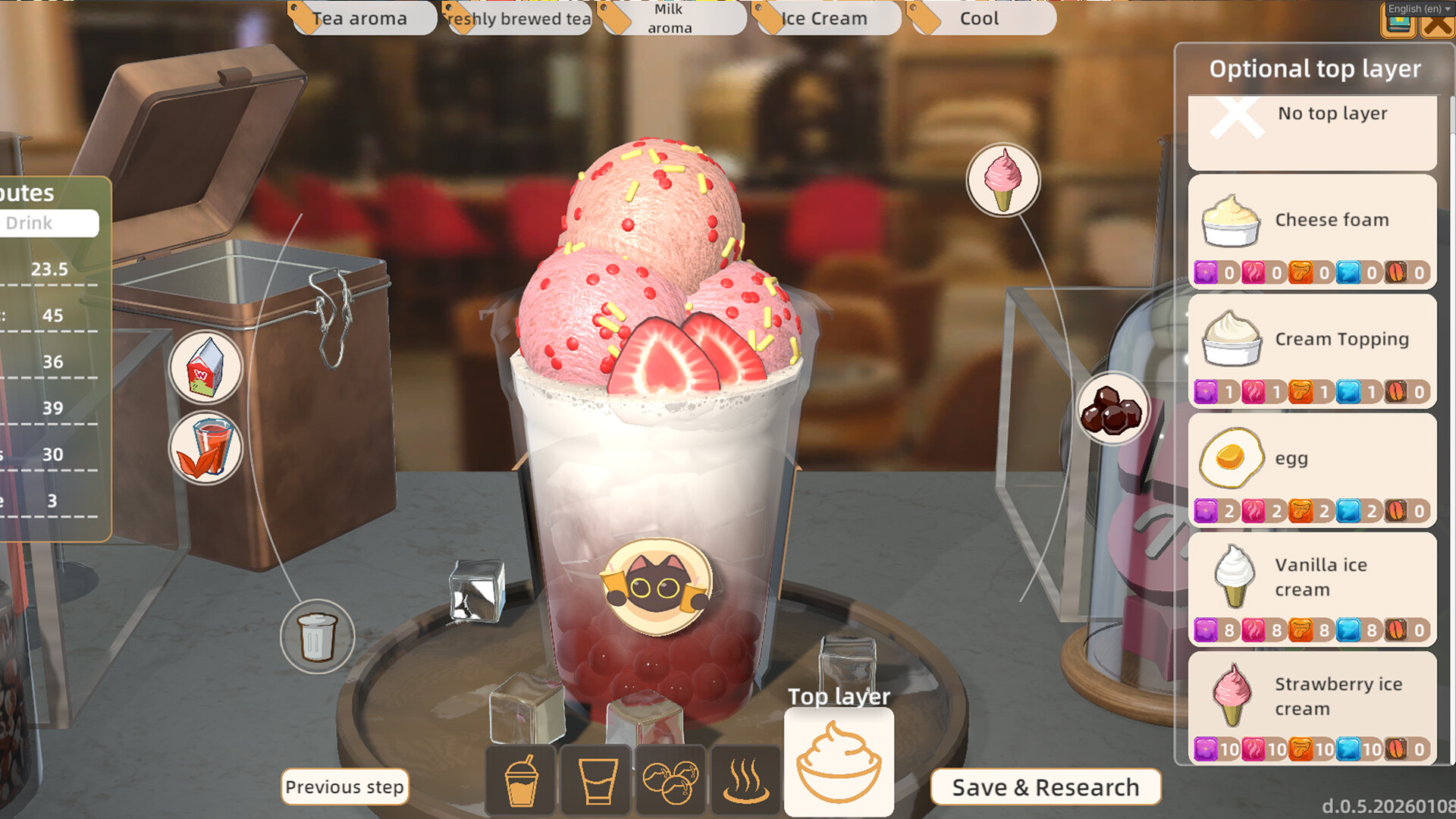
Task: Choose Cheese foam as top layer
Action: pos(1312,231)
